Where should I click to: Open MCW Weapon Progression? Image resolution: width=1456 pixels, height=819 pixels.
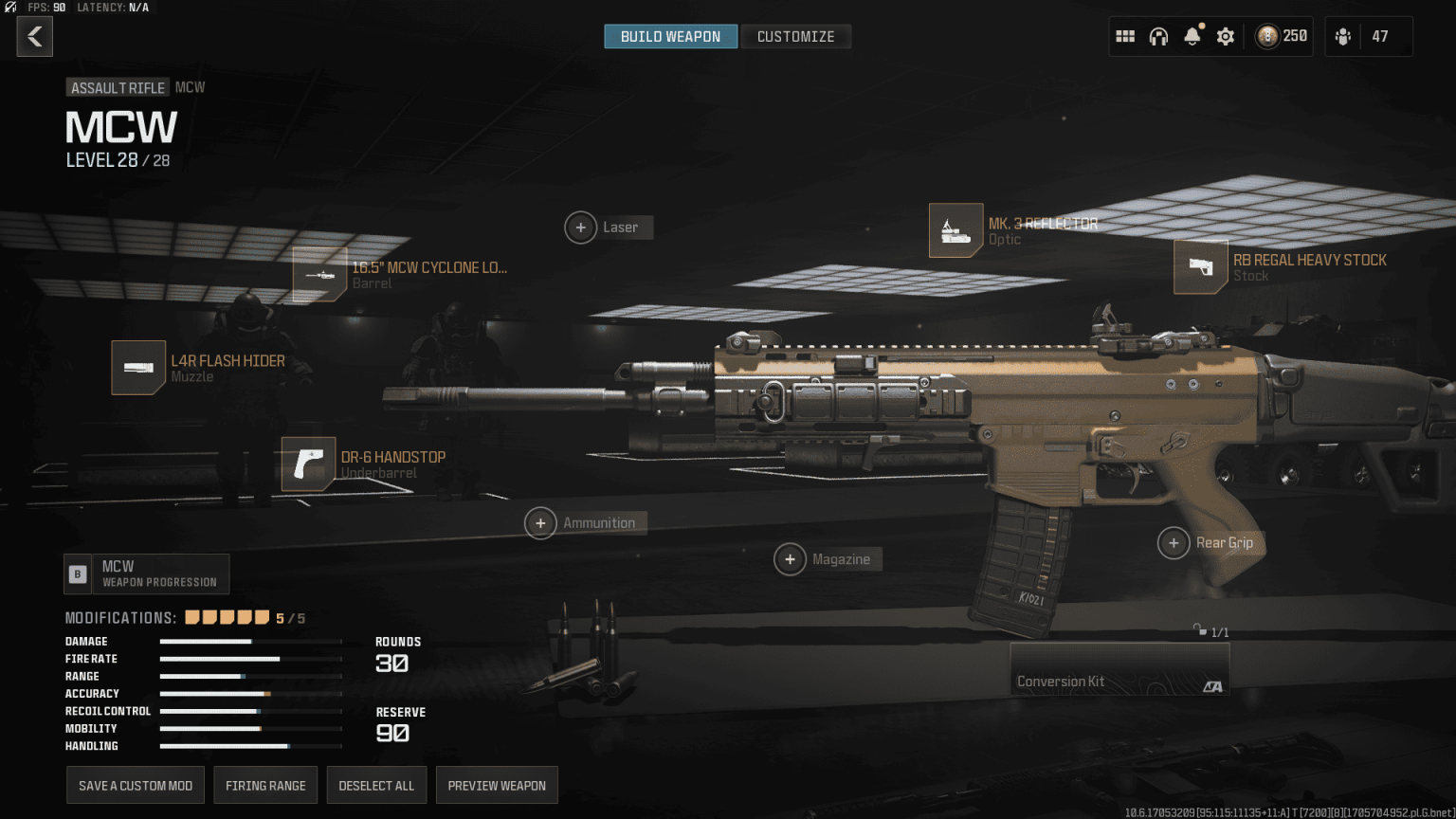[x=147, y=573]
